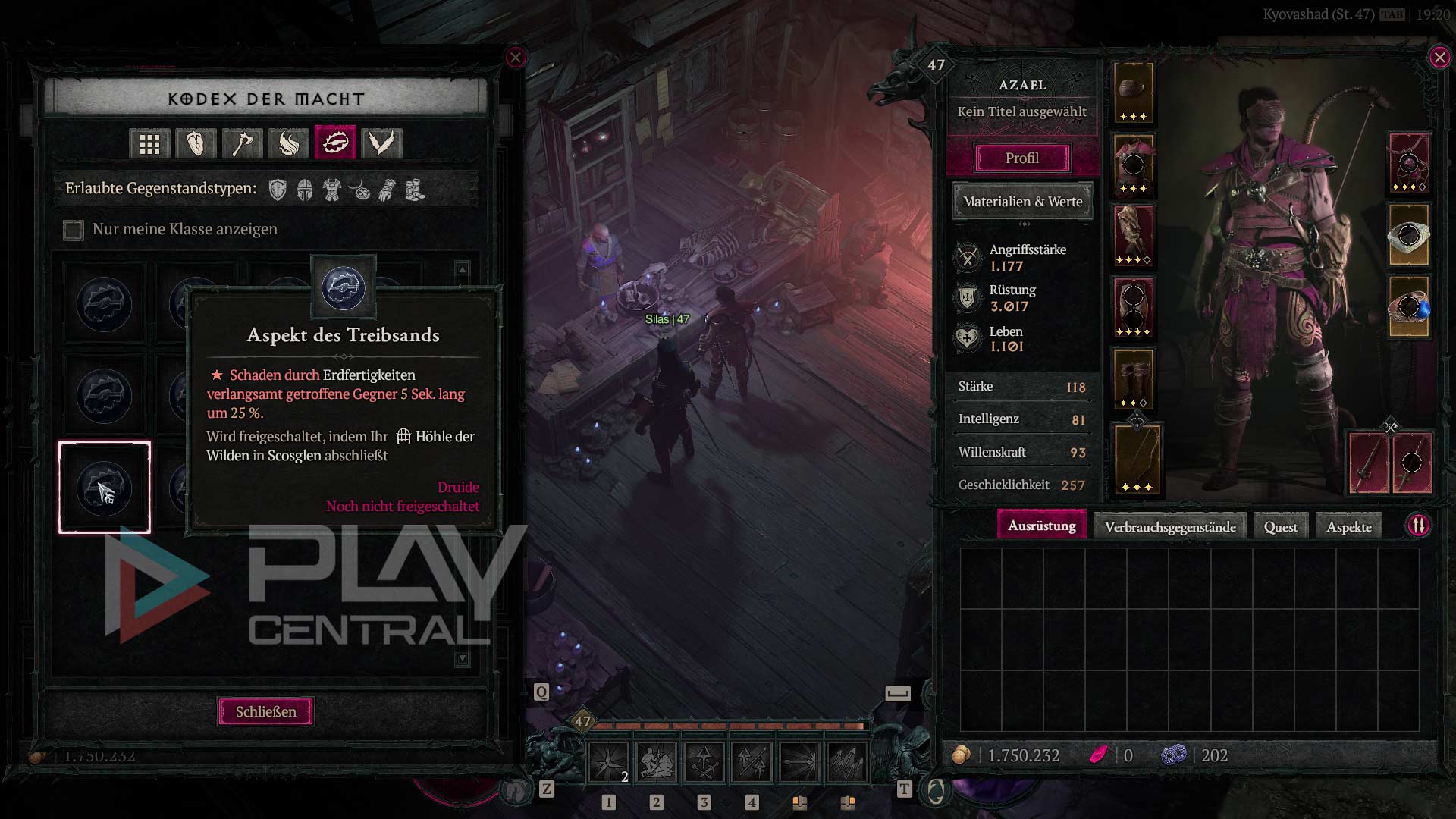
Task: Select the highlighted Aspekt des Treibsands slot
Action: (105, 488)
